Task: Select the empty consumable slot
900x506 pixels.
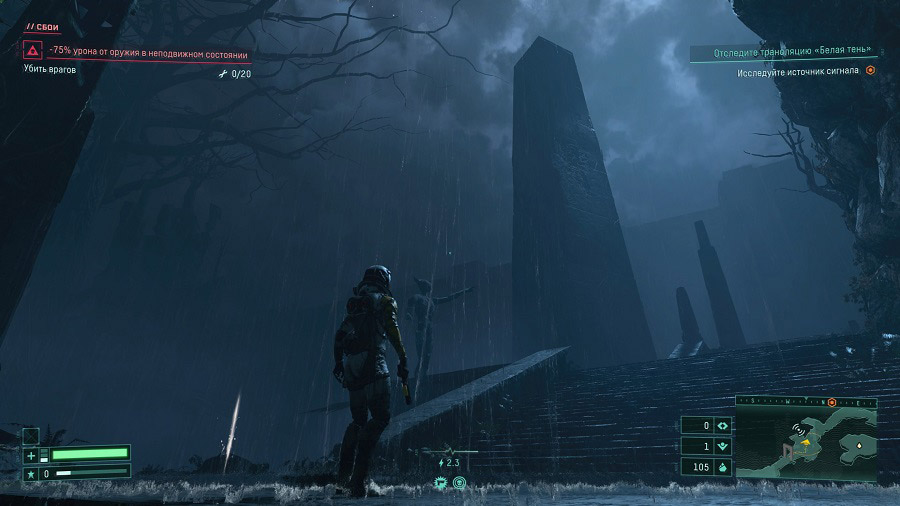Action: (x=31, y=435)
